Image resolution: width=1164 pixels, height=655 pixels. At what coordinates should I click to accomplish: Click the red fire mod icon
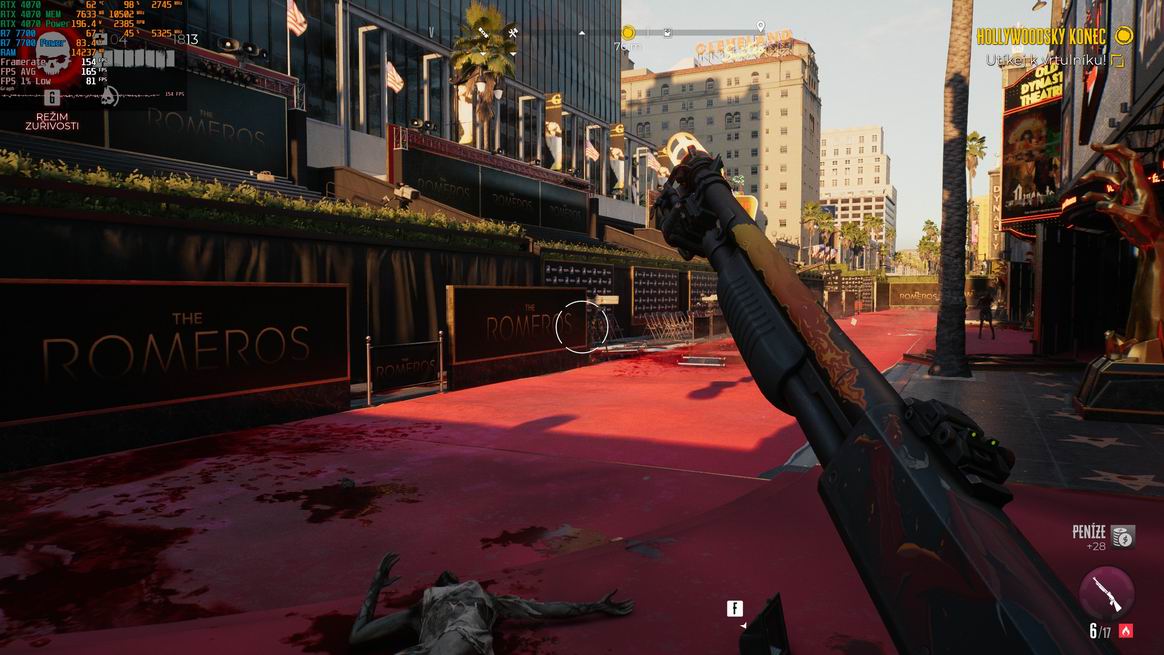[x=1126, y=631]
